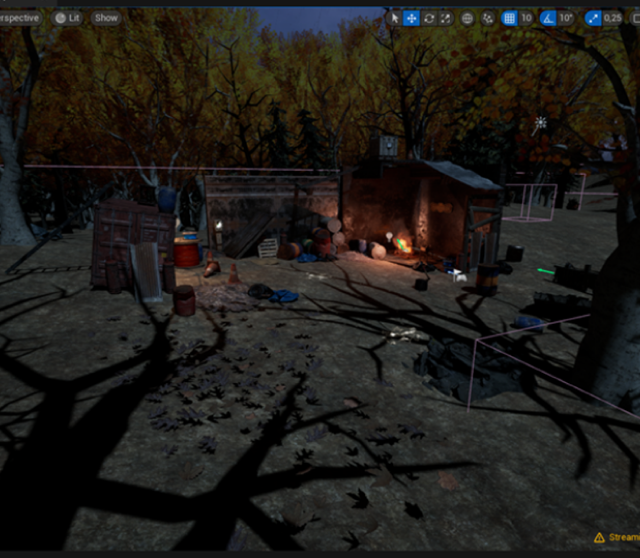Switch to the scale tool
The image size is (640, 558).
click(x=446, y=18)
